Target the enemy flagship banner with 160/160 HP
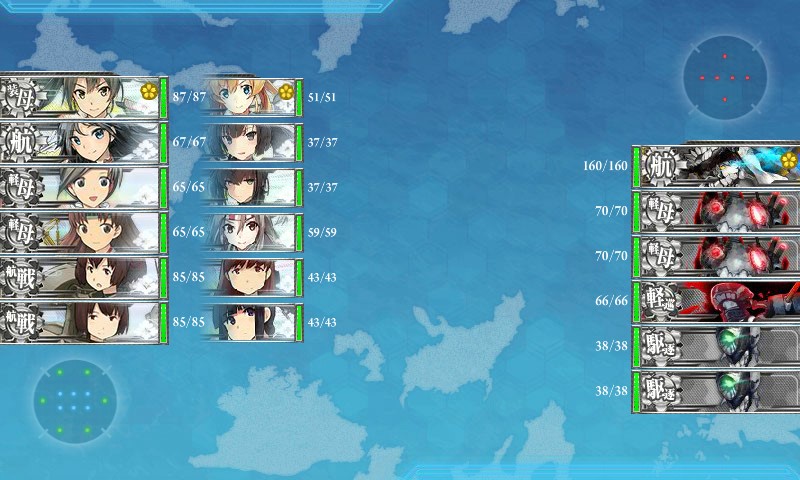The image size is (800, 480). point(716,165)
